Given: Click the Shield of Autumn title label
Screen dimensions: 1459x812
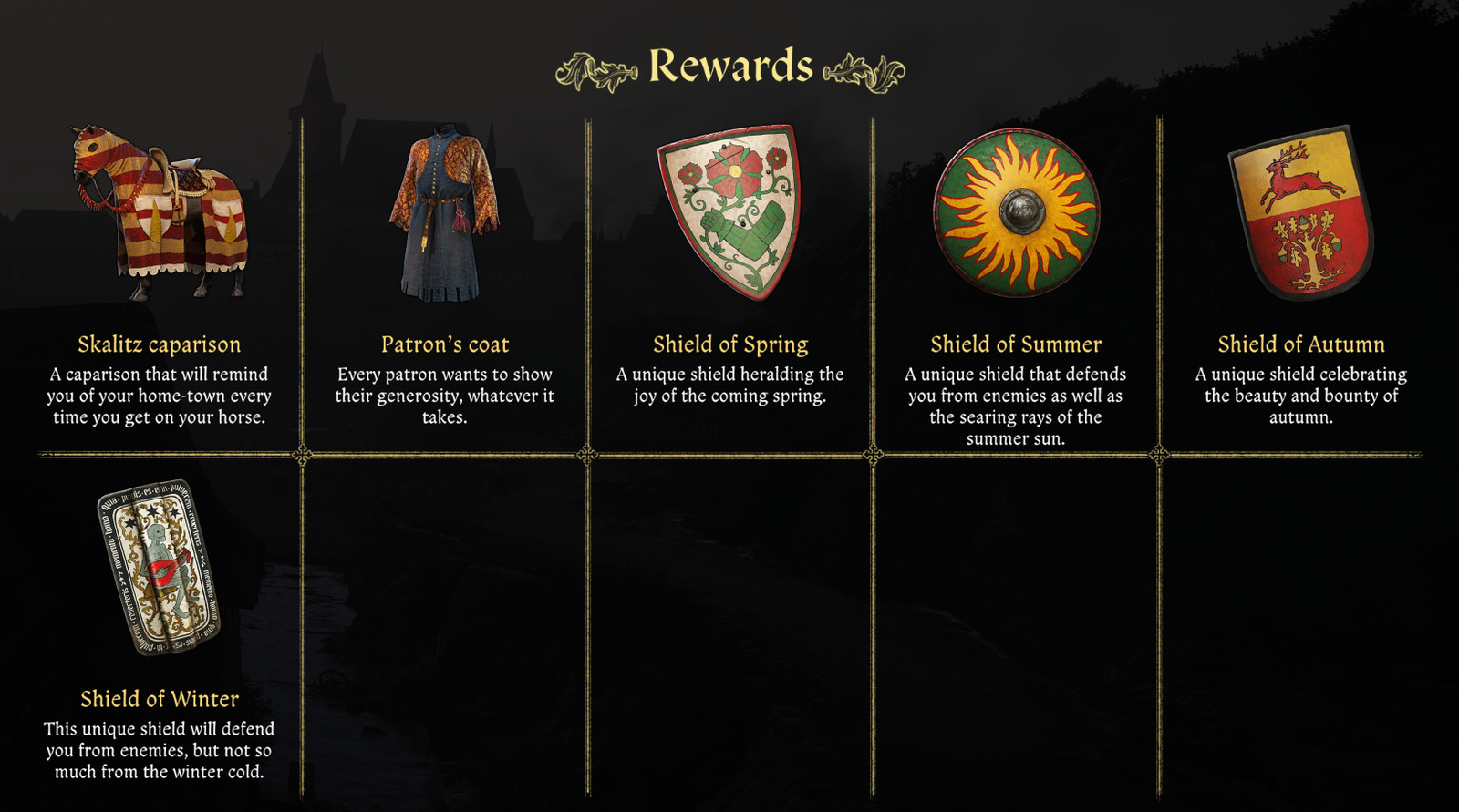Looking at the screenshot, I should point(1302,344).
